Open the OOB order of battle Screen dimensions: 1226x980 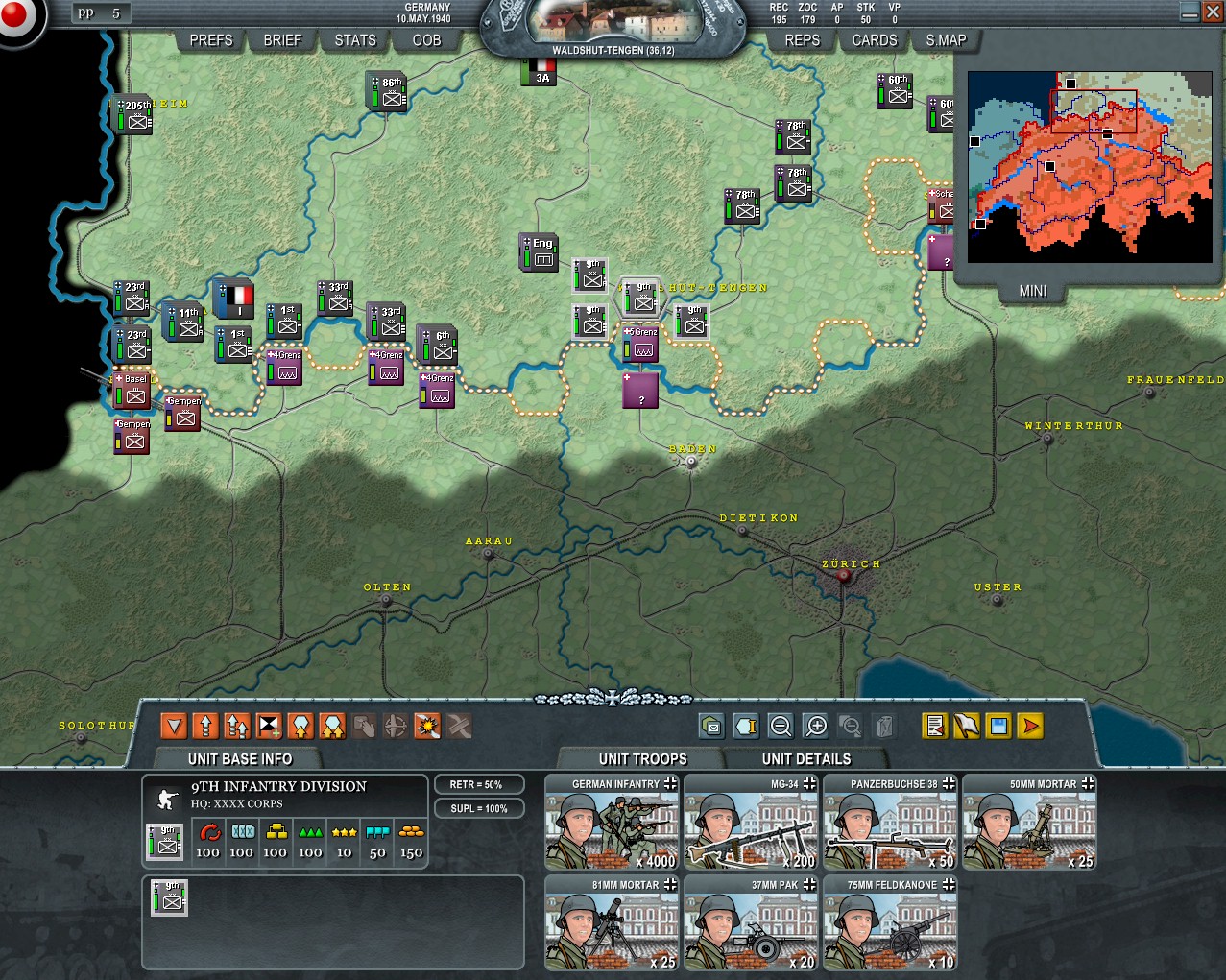(426, 40)
